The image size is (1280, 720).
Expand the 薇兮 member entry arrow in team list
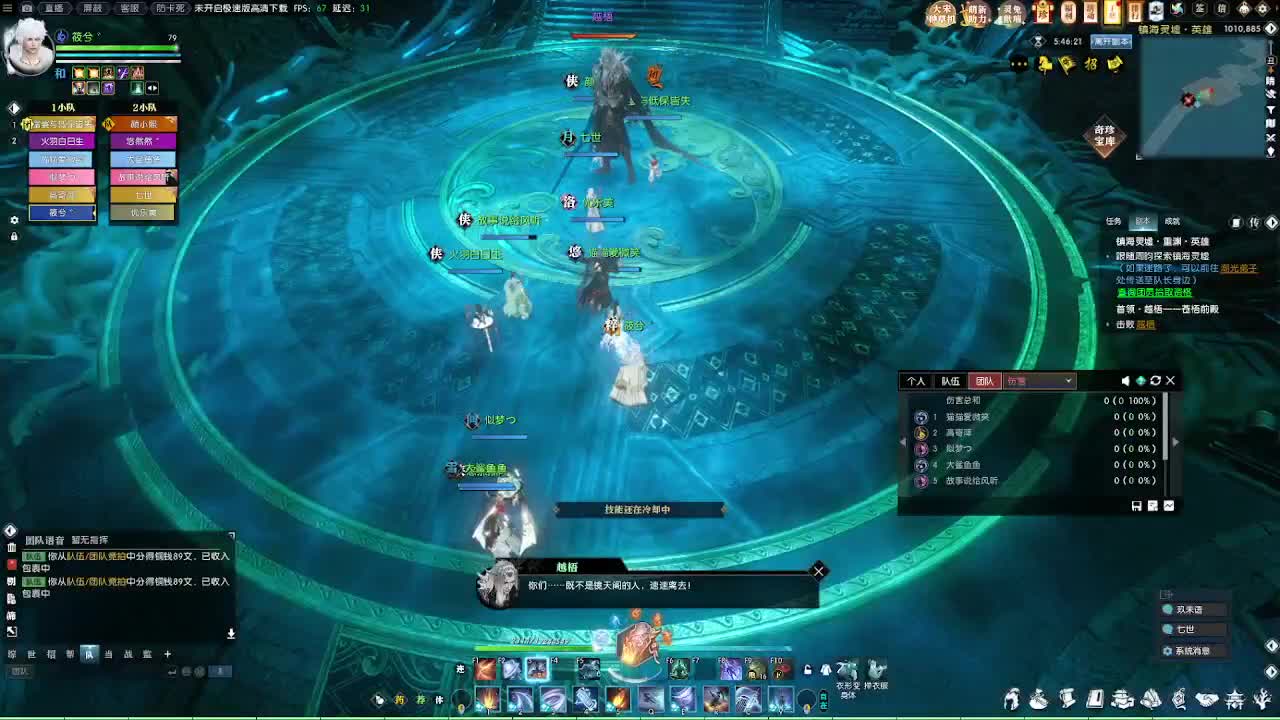pos(95,213)
